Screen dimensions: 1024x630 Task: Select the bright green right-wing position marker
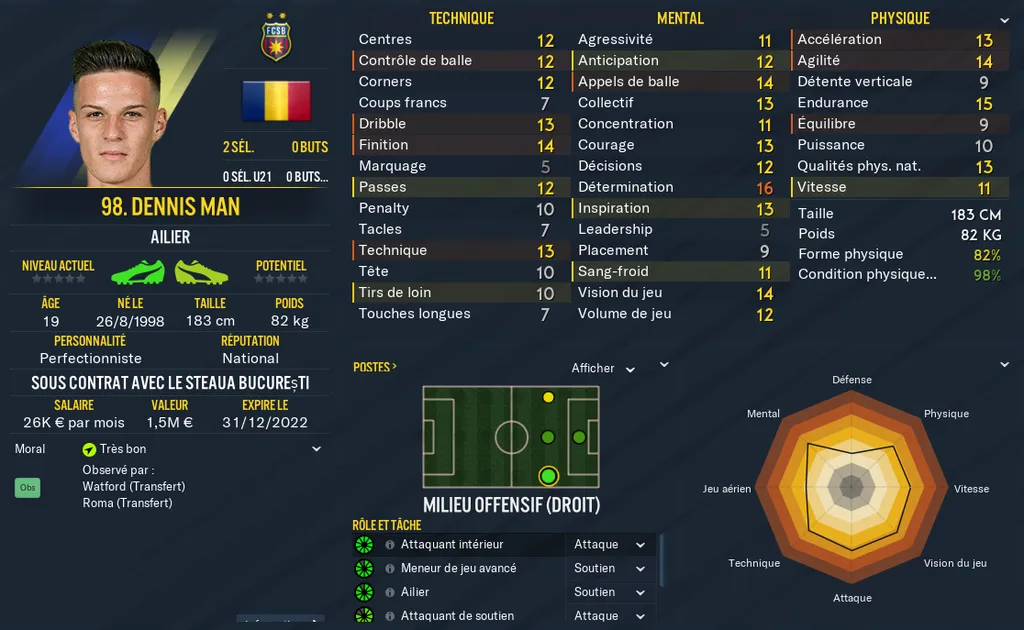[x=548, y=475]
